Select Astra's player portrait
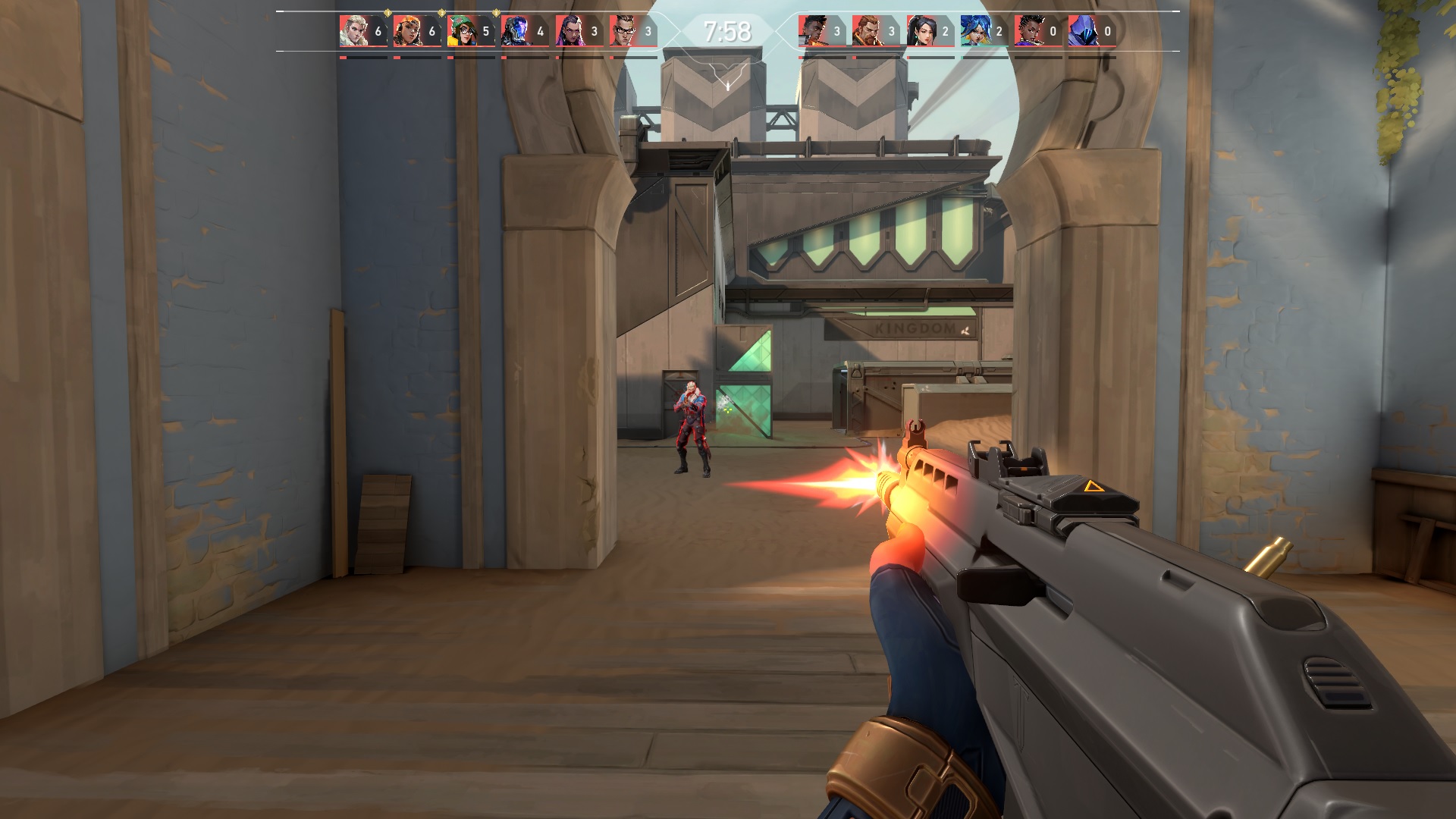This screenshot has width=1456, height=819. point(1028,31)
